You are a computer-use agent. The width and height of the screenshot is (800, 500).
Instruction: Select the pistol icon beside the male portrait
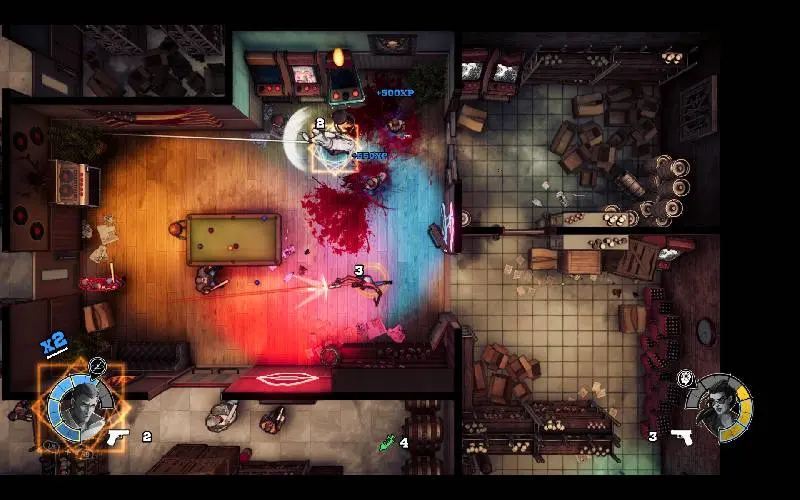coord(118,436)
